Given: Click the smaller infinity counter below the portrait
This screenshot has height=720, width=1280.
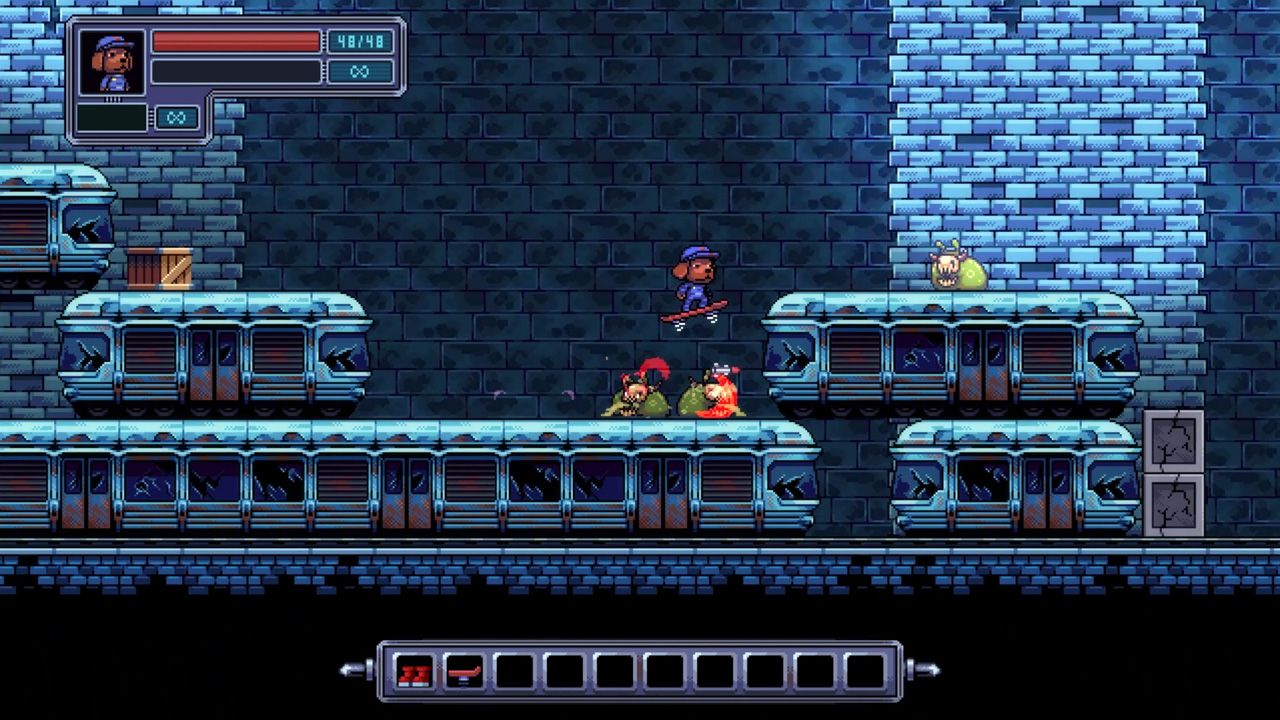Looking at the screenshot, I should coord(177,118).
